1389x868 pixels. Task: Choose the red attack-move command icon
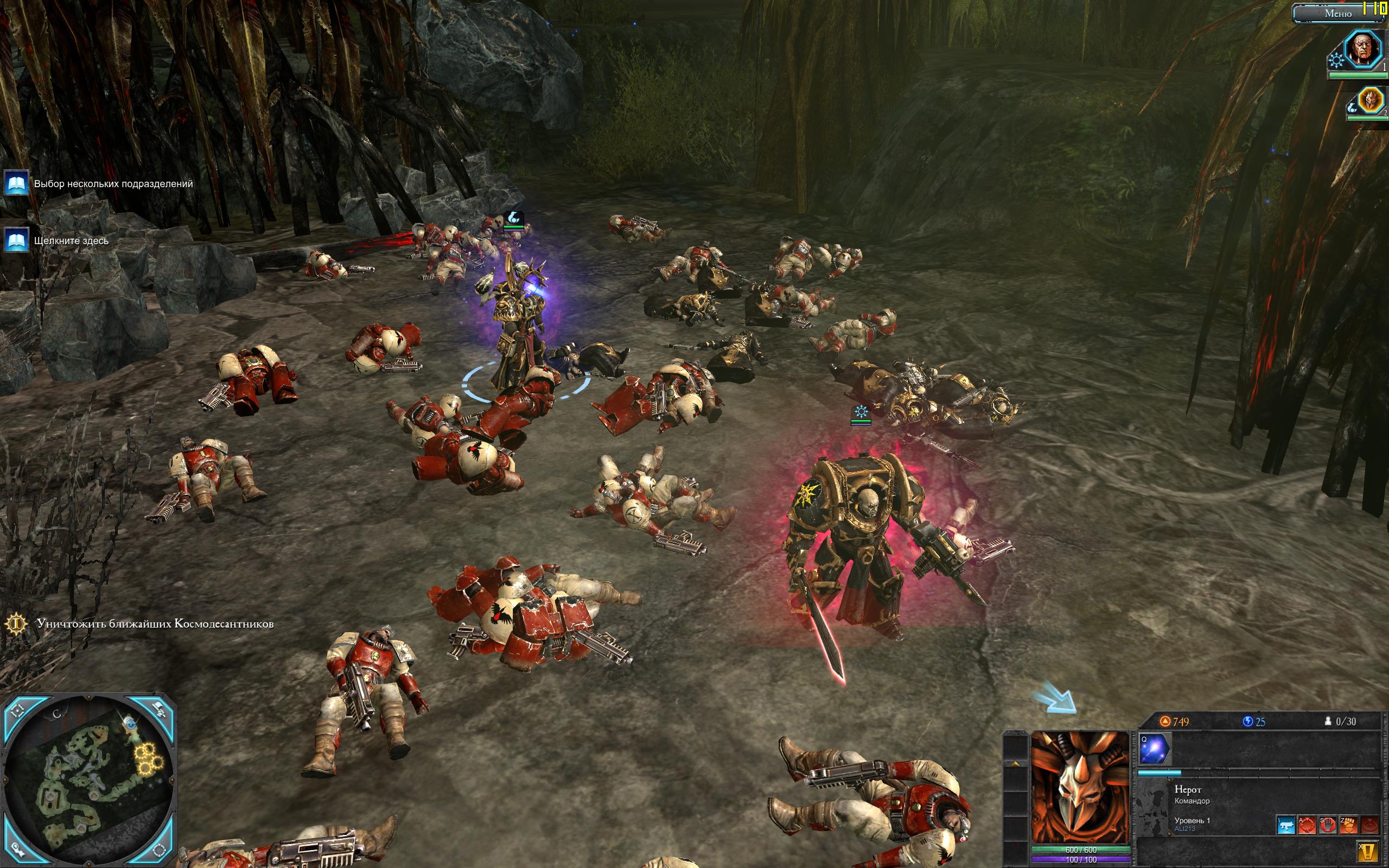point(1307,826)
